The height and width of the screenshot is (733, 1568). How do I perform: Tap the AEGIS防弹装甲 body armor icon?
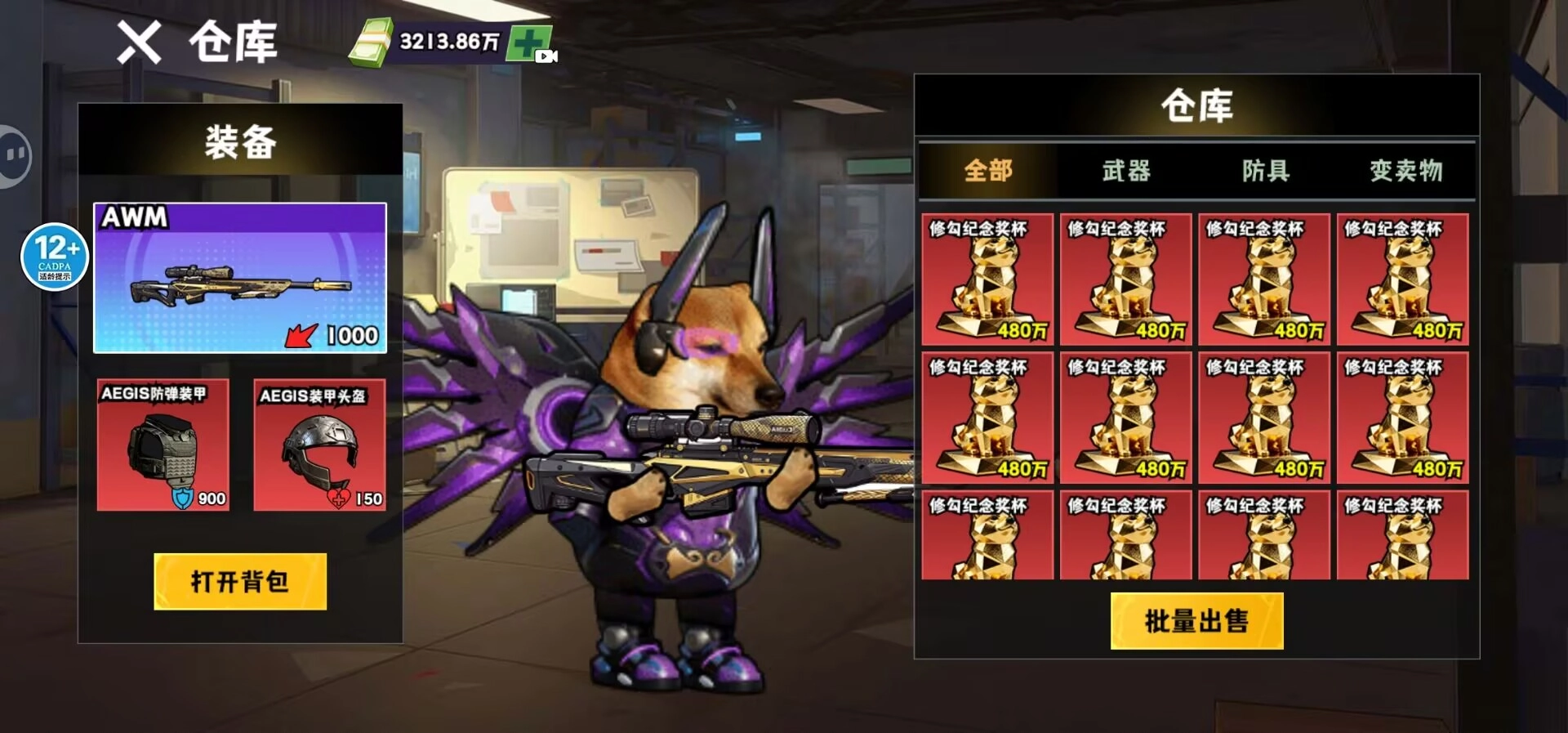click(x=163, y=445)
